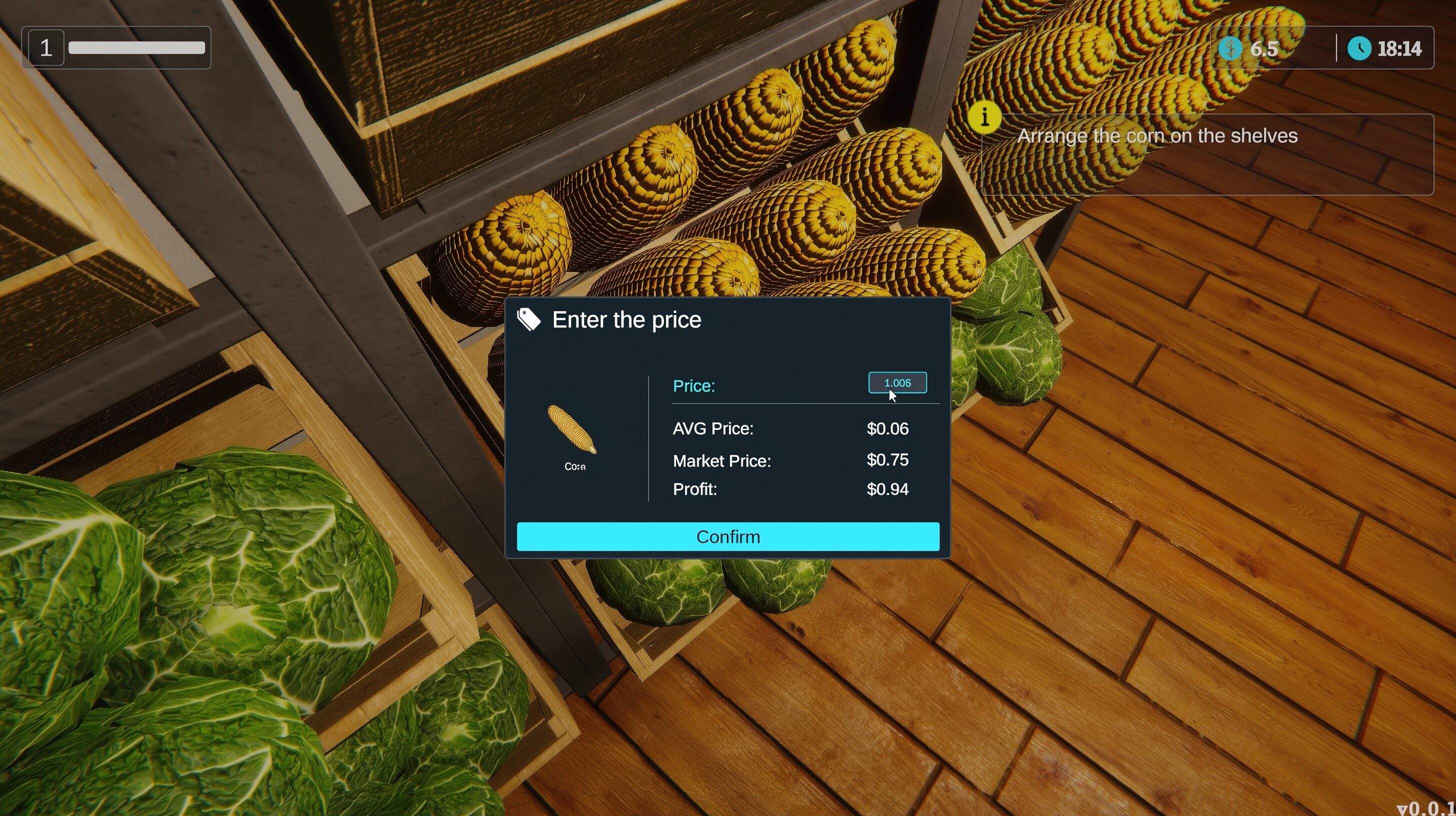
Task: Select the Price field showing 1.006
Action: 897,382
